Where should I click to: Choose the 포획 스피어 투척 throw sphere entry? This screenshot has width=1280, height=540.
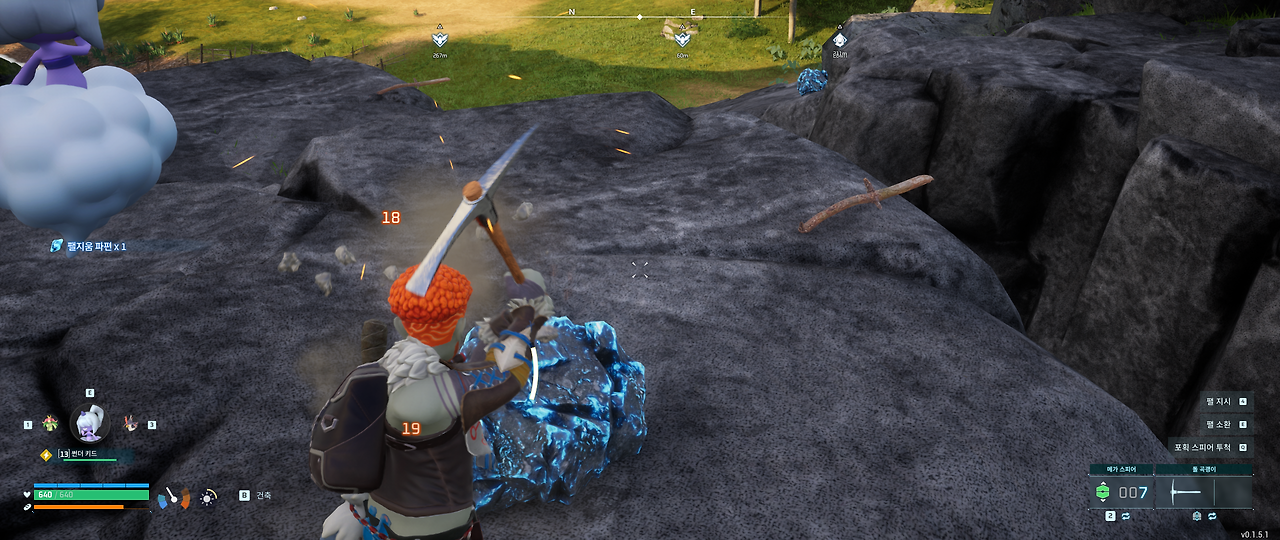[x=1210, y=447]
